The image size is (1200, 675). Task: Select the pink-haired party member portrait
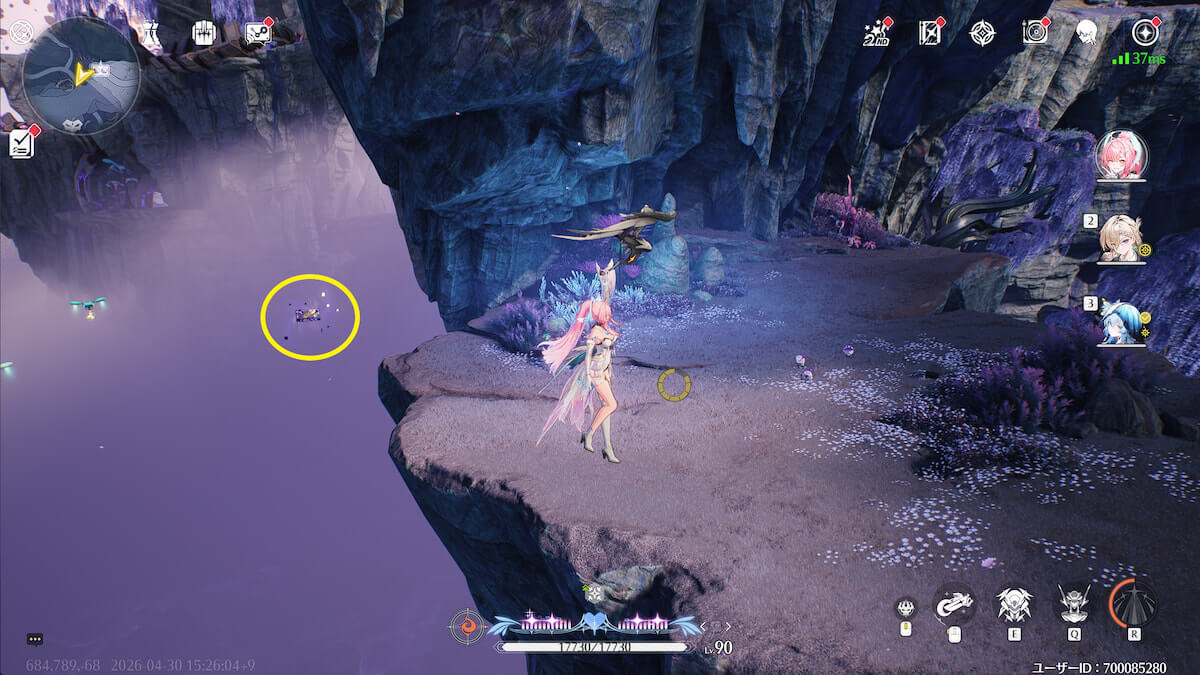pos(1121,156)
